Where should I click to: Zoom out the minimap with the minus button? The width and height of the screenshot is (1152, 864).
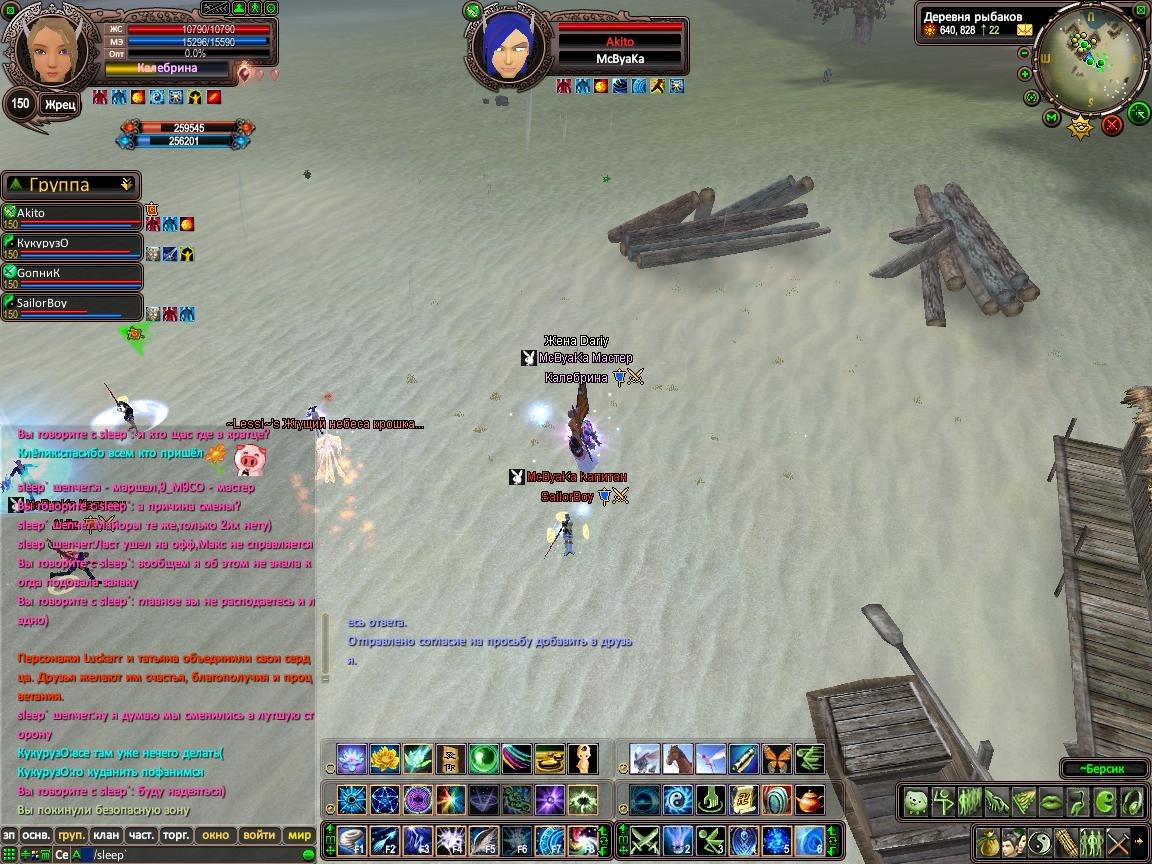pyautogui.click(x=1025, y=51)
